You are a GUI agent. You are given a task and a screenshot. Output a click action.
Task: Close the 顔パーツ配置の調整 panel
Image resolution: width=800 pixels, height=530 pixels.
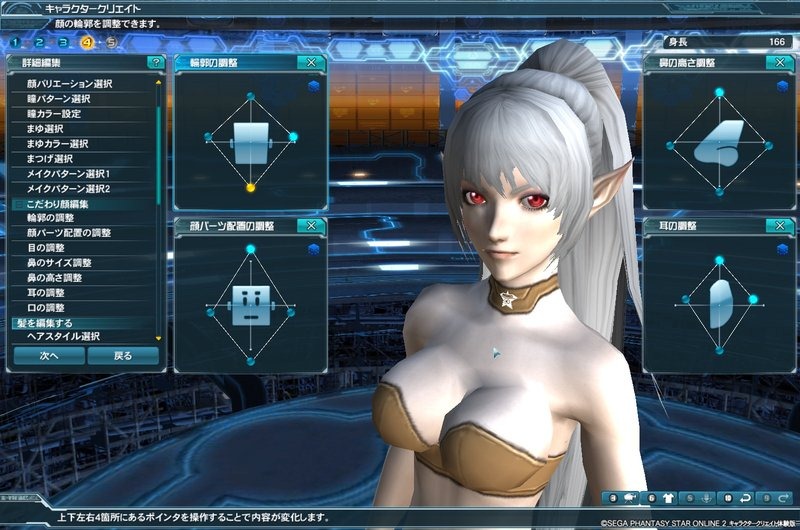[x=312, y=226]
